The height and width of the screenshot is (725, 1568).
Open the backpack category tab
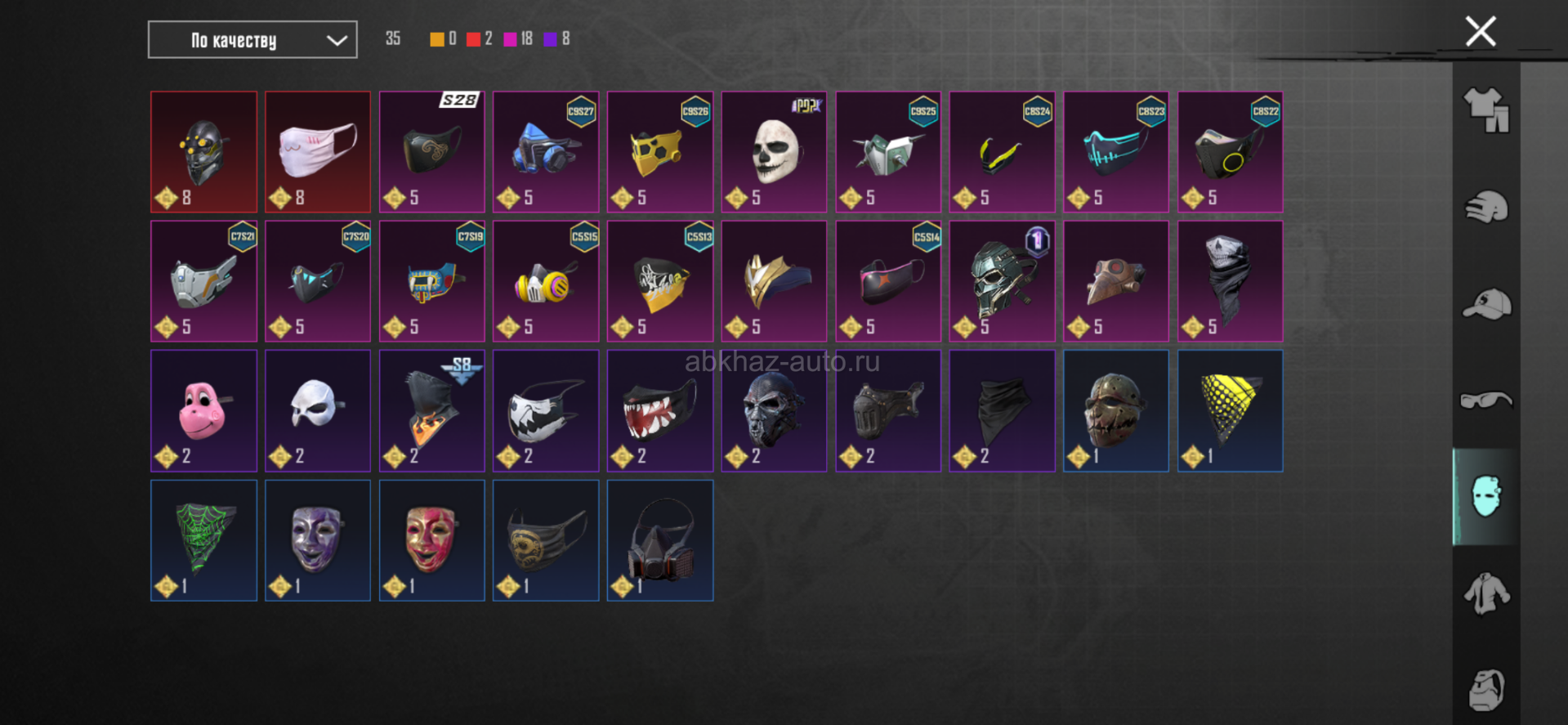(1485, 689)
